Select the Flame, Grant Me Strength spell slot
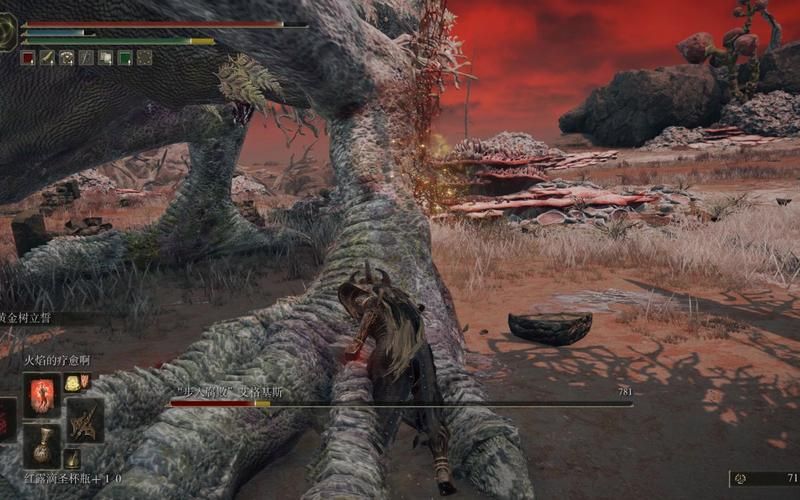Viewport: 800px width, 500px height. [43, 394]
